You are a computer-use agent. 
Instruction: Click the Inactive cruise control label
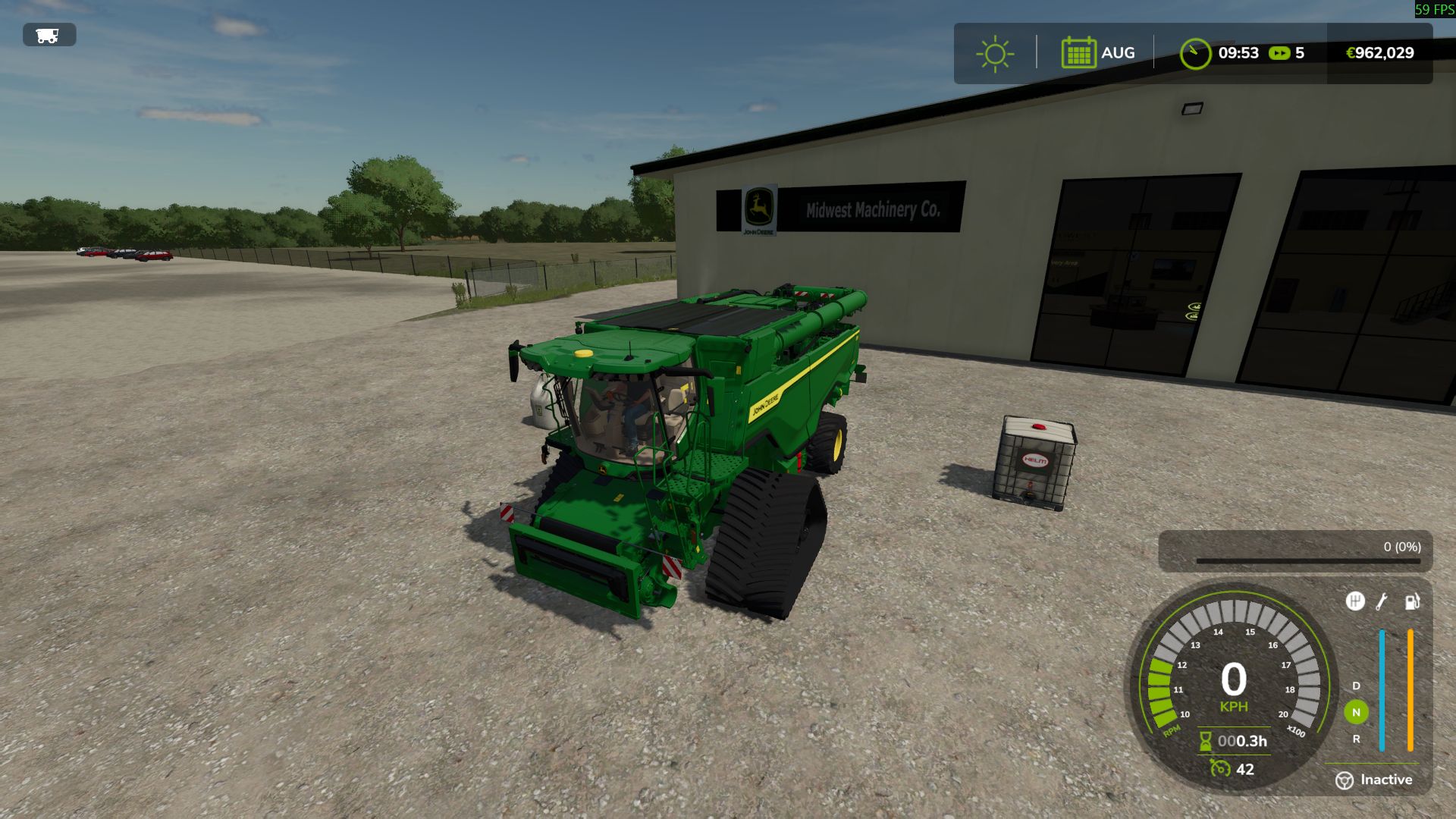(x=1388, y=779)
